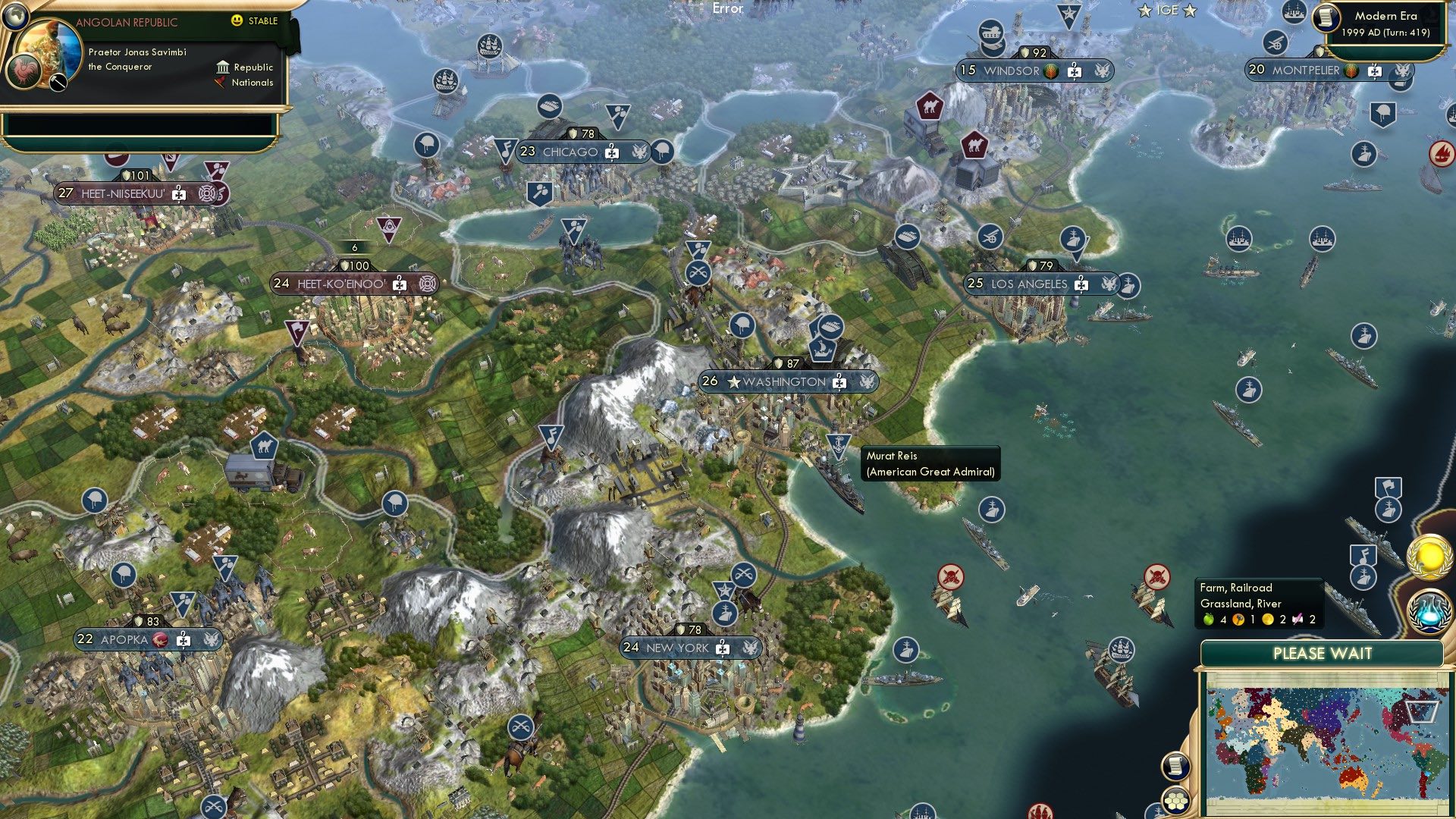This screenshot has height=819, width=1456.
Task: Click the Nationals ideology flag icon
Action: click(220, 83)
